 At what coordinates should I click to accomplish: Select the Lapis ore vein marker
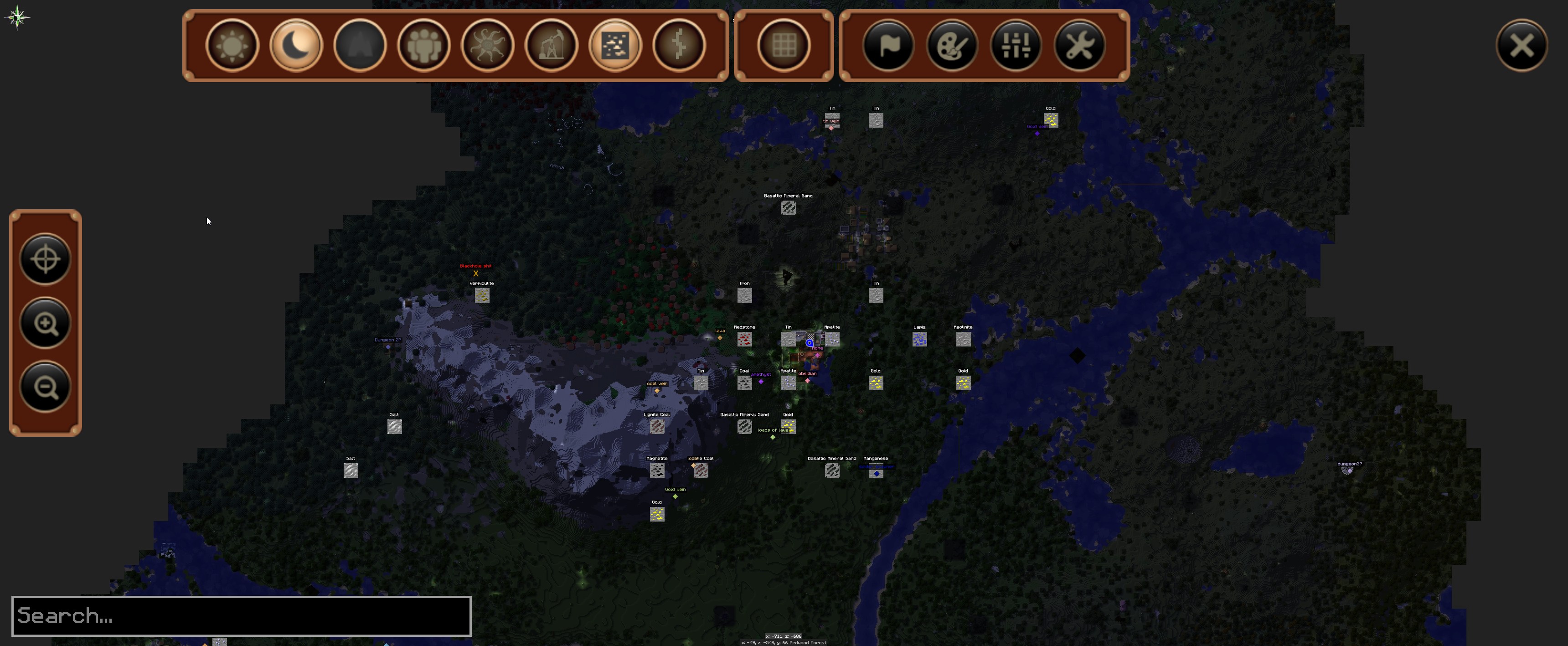click(x=920, y=339)
